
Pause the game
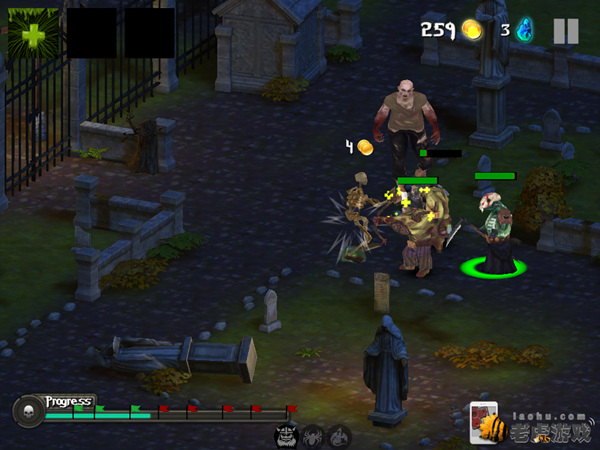pyautogui.click(x=565, y=31)
